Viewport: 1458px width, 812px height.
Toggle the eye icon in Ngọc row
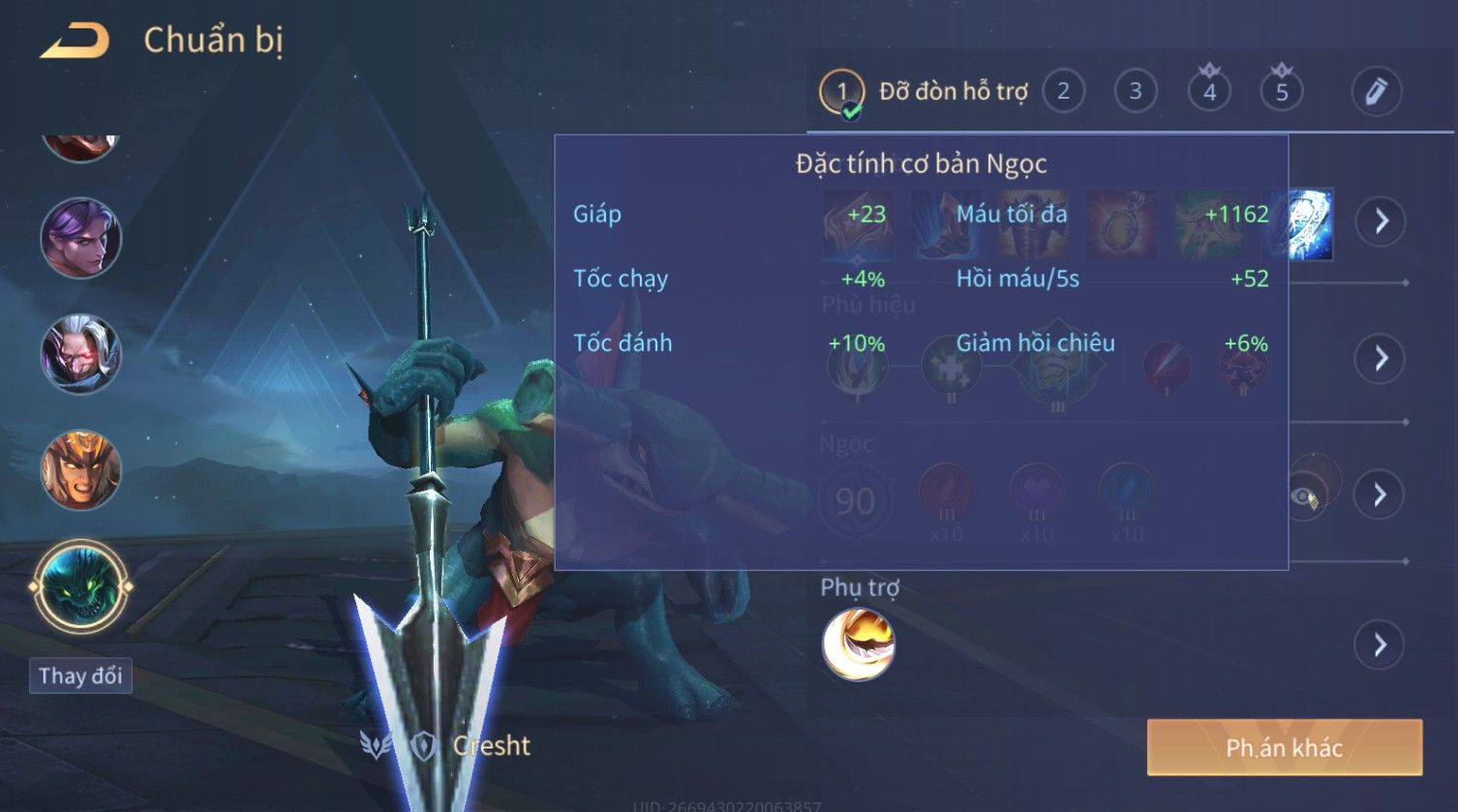pyautogui.click(x=1304, y=496)
